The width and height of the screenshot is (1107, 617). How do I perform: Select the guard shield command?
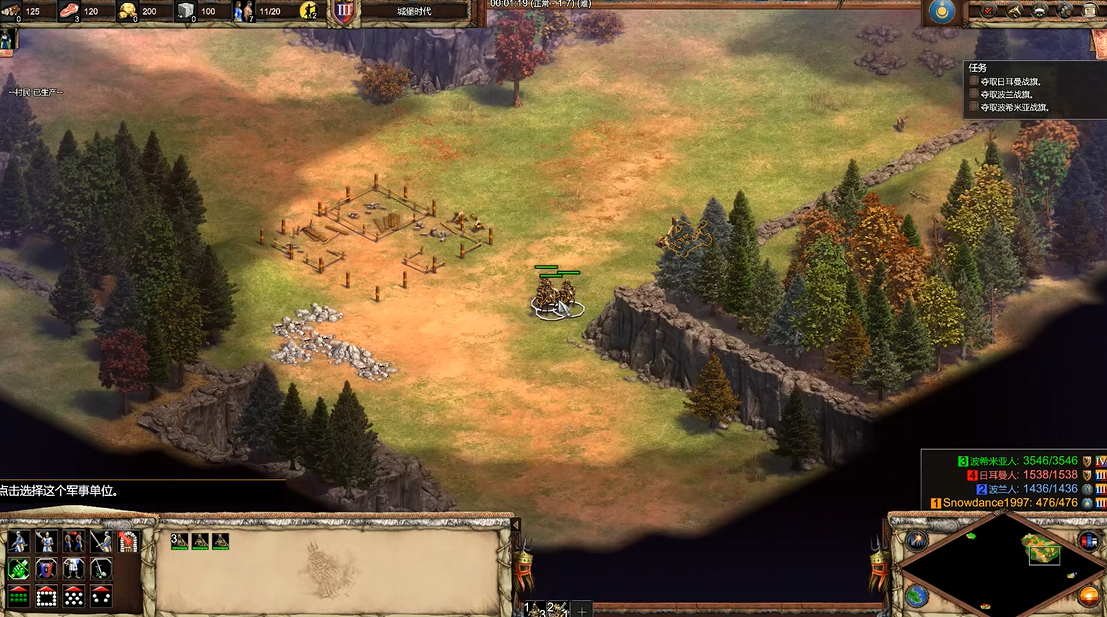[x=46, y=569]
